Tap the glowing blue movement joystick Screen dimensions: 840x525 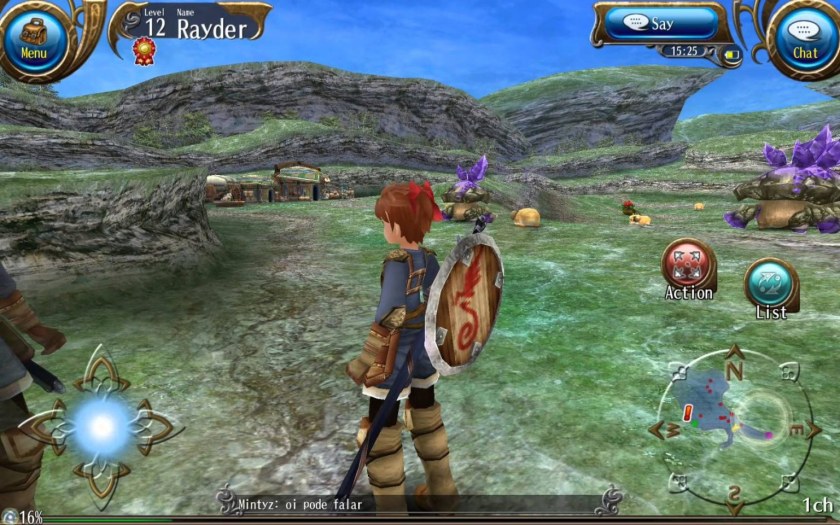(x=101, y=427)
